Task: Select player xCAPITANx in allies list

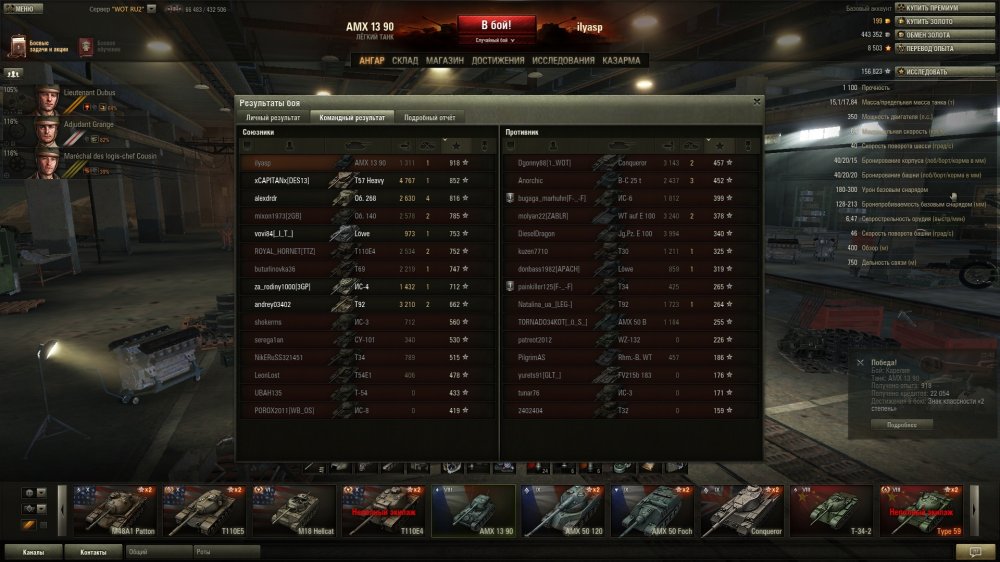Action: click(x=283, y=180)
